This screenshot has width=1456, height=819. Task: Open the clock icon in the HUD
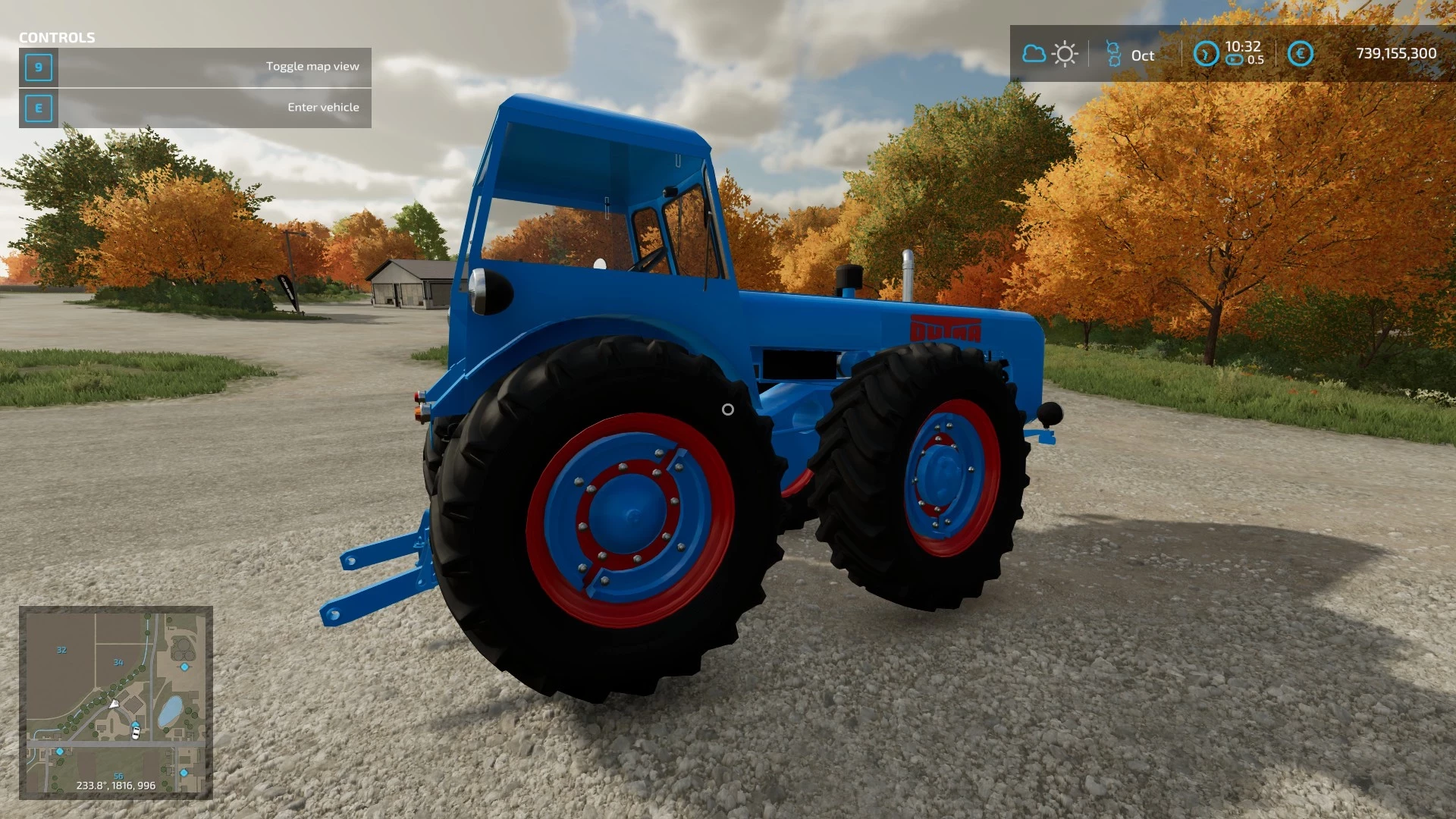point(1207,54)
